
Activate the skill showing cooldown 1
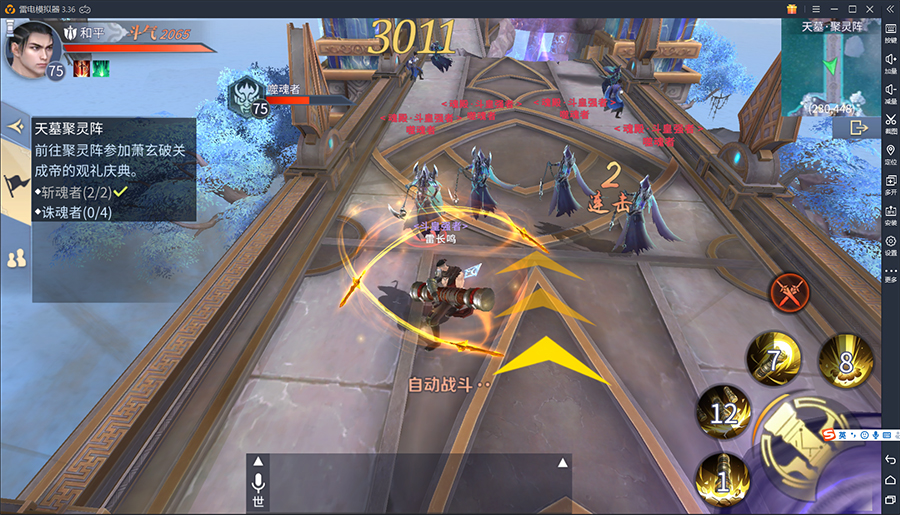722,479
